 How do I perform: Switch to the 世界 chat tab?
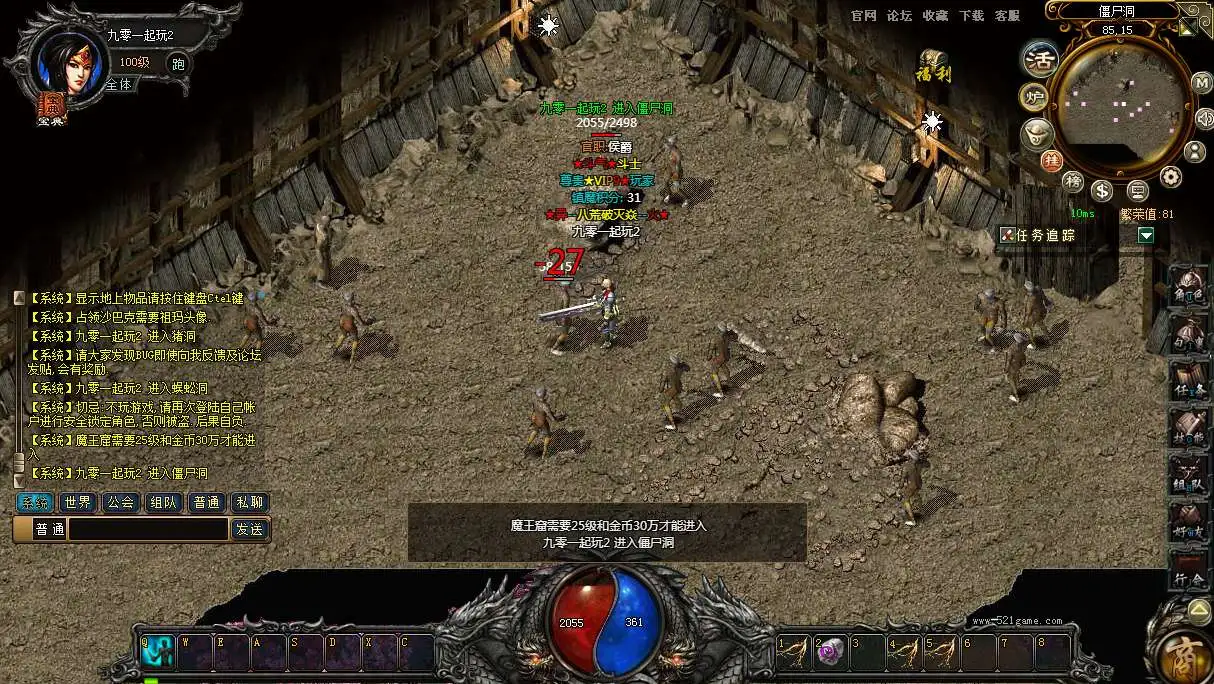(x=78, y=502)
